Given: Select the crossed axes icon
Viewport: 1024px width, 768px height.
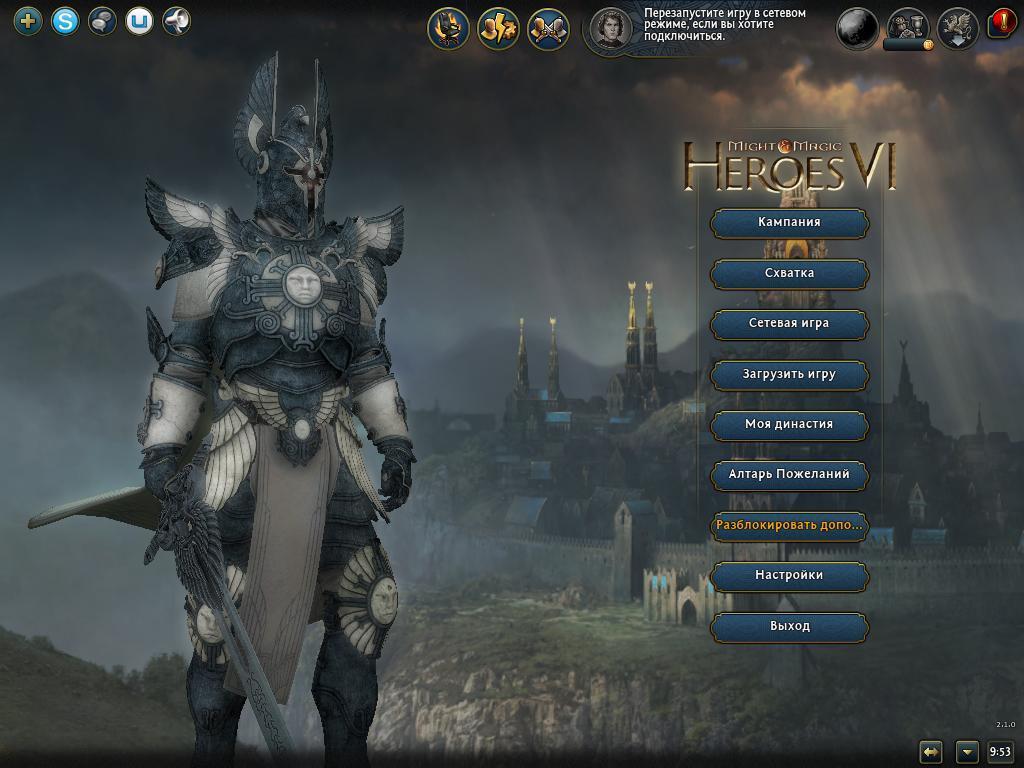Looking at the screenshot, I should pos(548,29).
